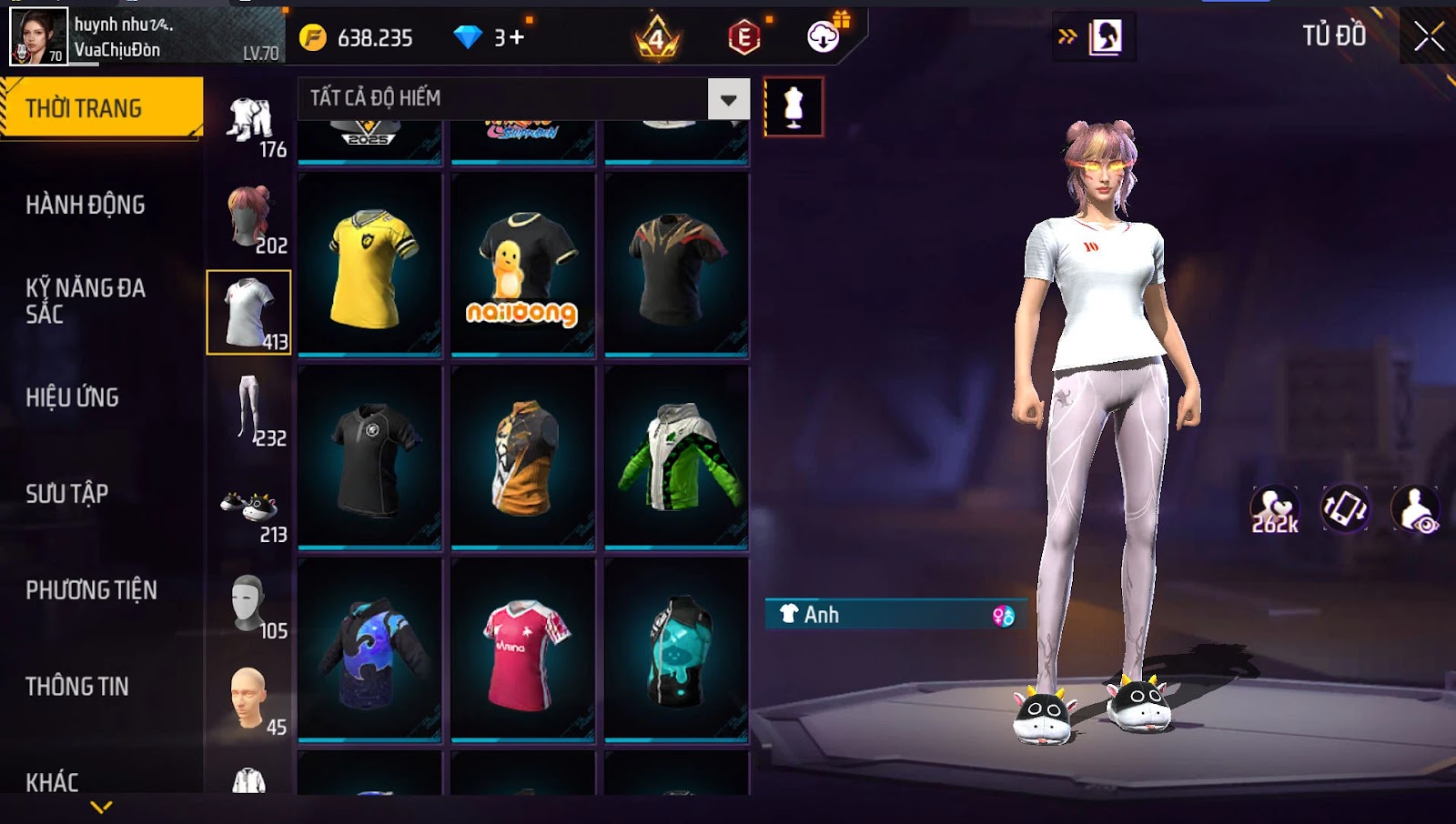Open the rarity filter dropdown
The height and width of the screenshot is (824, 1456).
(x=728, y=99)
